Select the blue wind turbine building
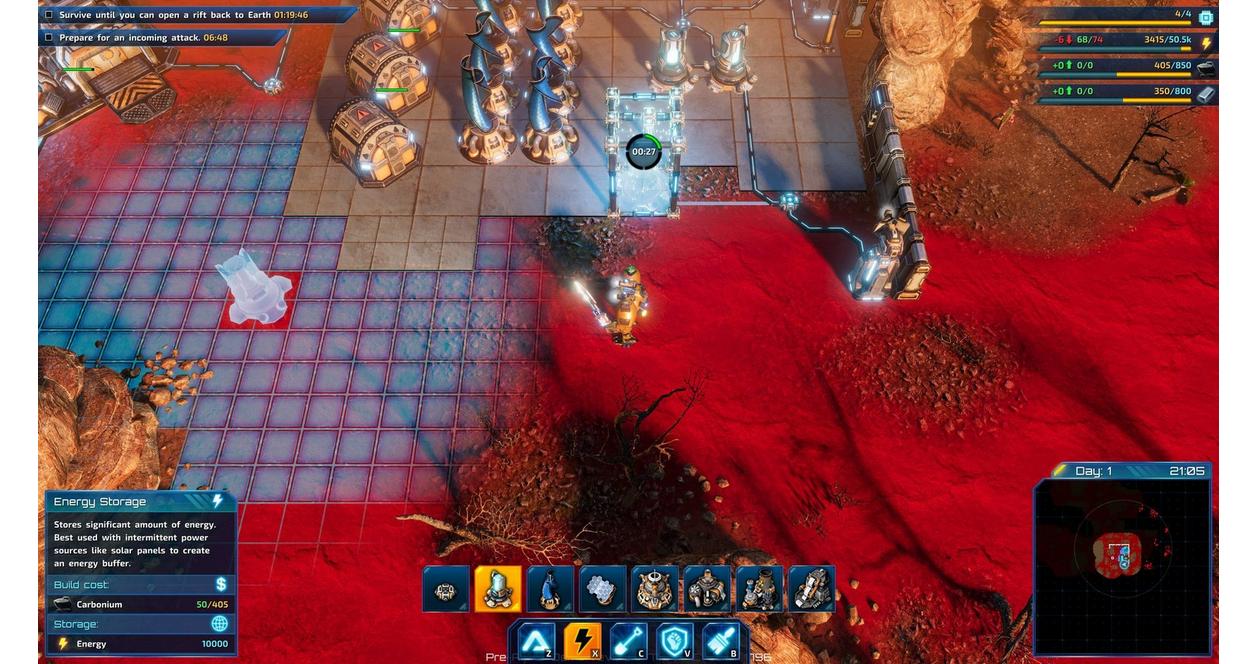Viewport: 1256px width, 664px height. (x=550, y=590)
